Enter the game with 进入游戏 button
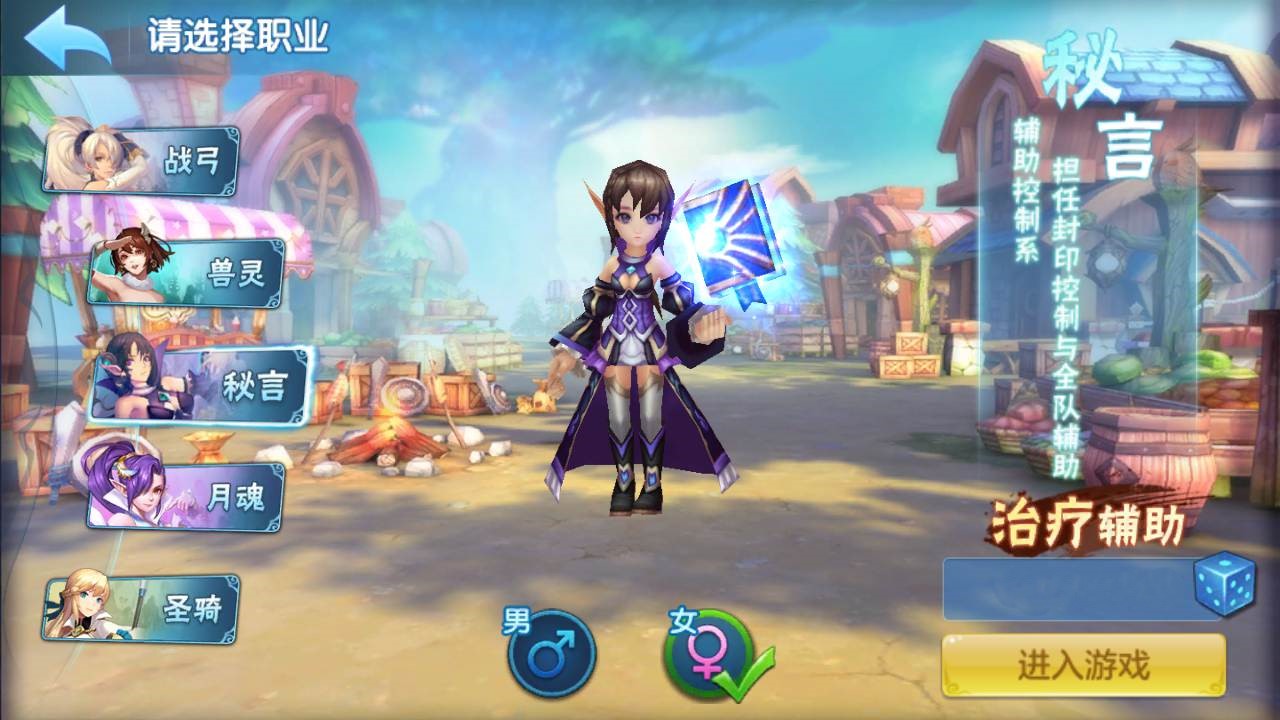 click(x=1083, y=664)
